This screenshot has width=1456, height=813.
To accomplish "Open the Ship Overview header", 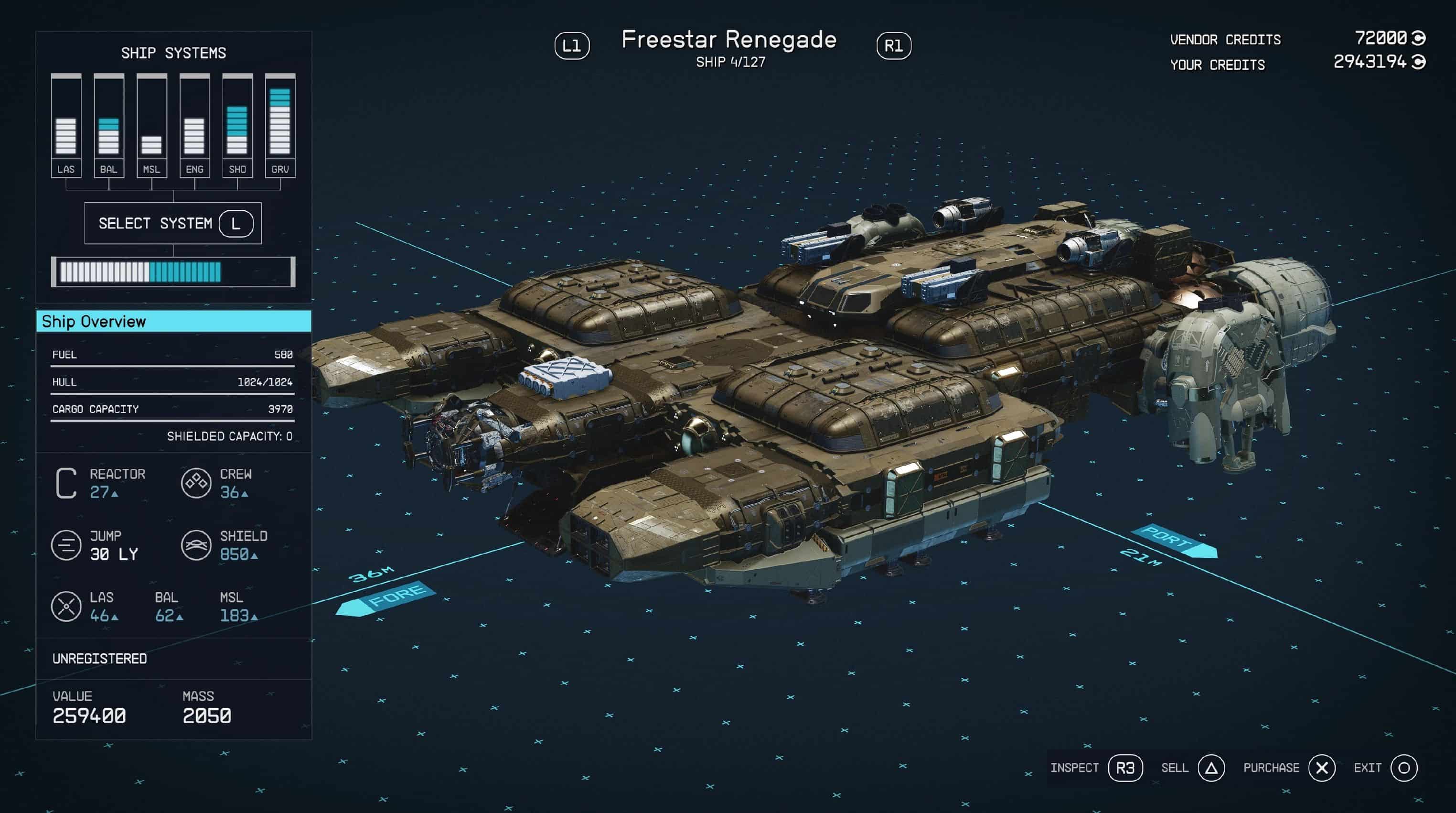I will 173,321.
